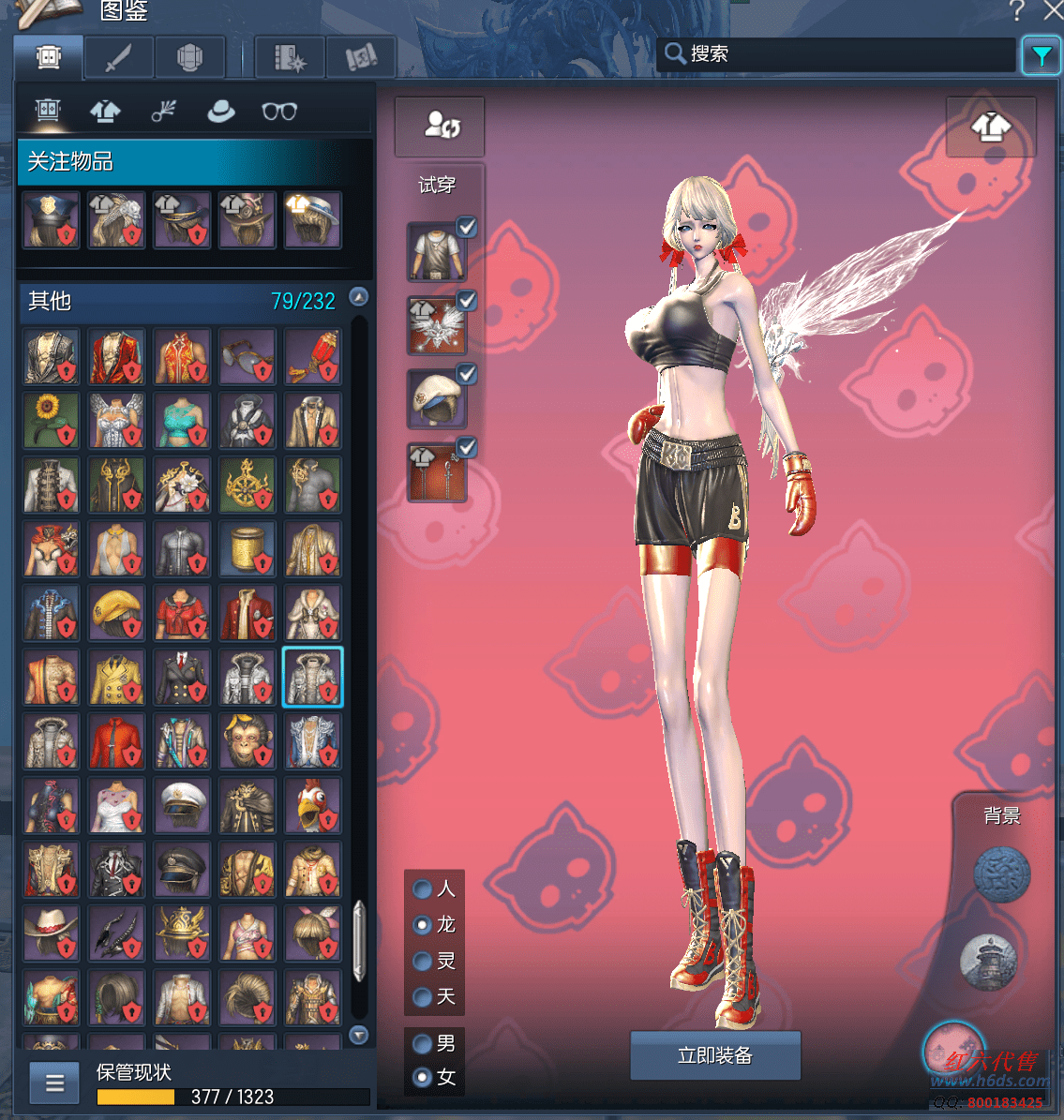Choose the 灵 race option
Image resolution: width=1064 pixels, height=1120 pixels.
424,961
